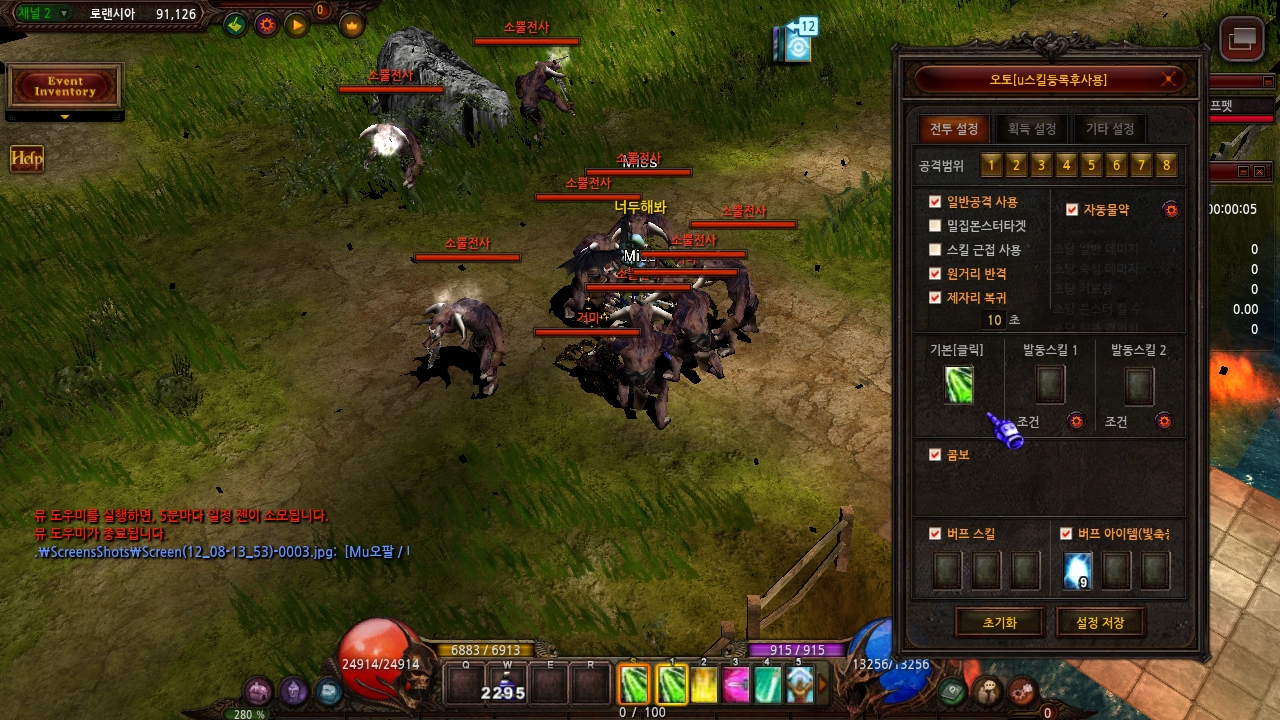
Task: Open the Event Inventory
Action: 65,87
